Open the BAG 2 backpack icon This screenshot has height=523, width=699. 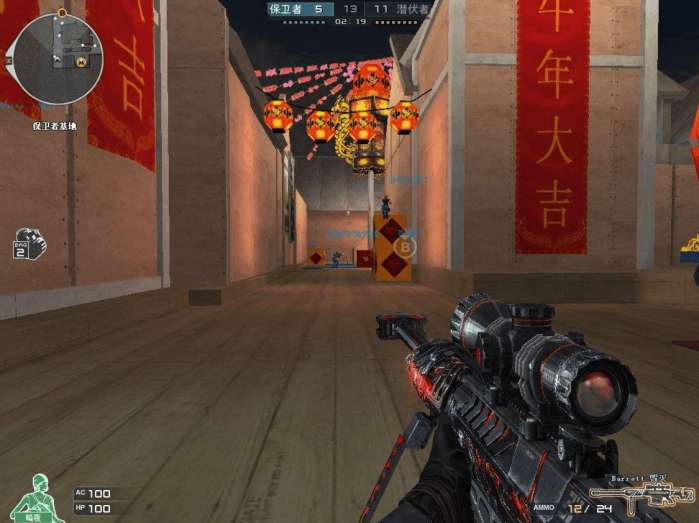click(28, 244)
